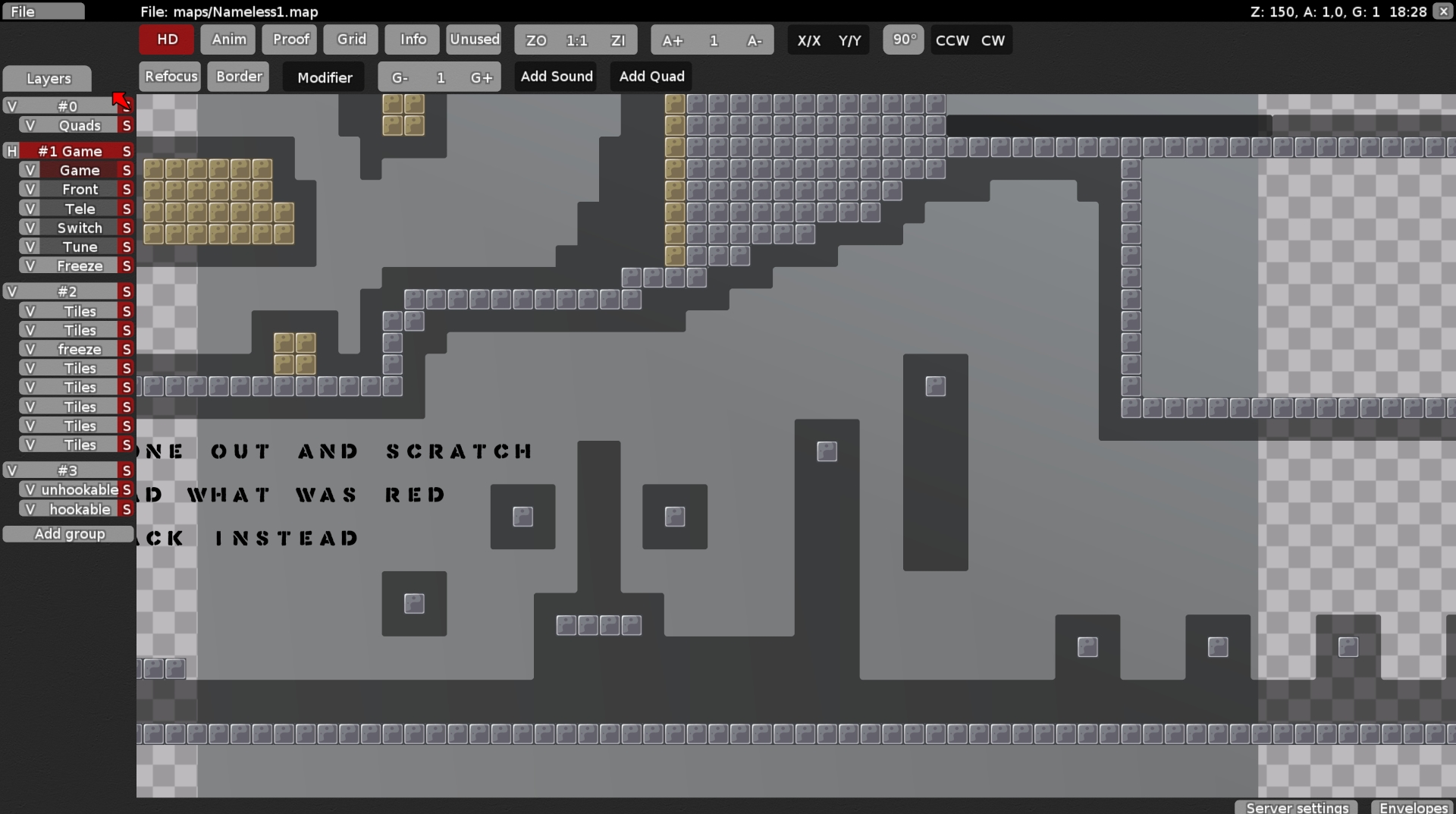Reset zoom with the 1:1 control
Viewport: 1456px width, 814px height.
[x=577, y=40]
